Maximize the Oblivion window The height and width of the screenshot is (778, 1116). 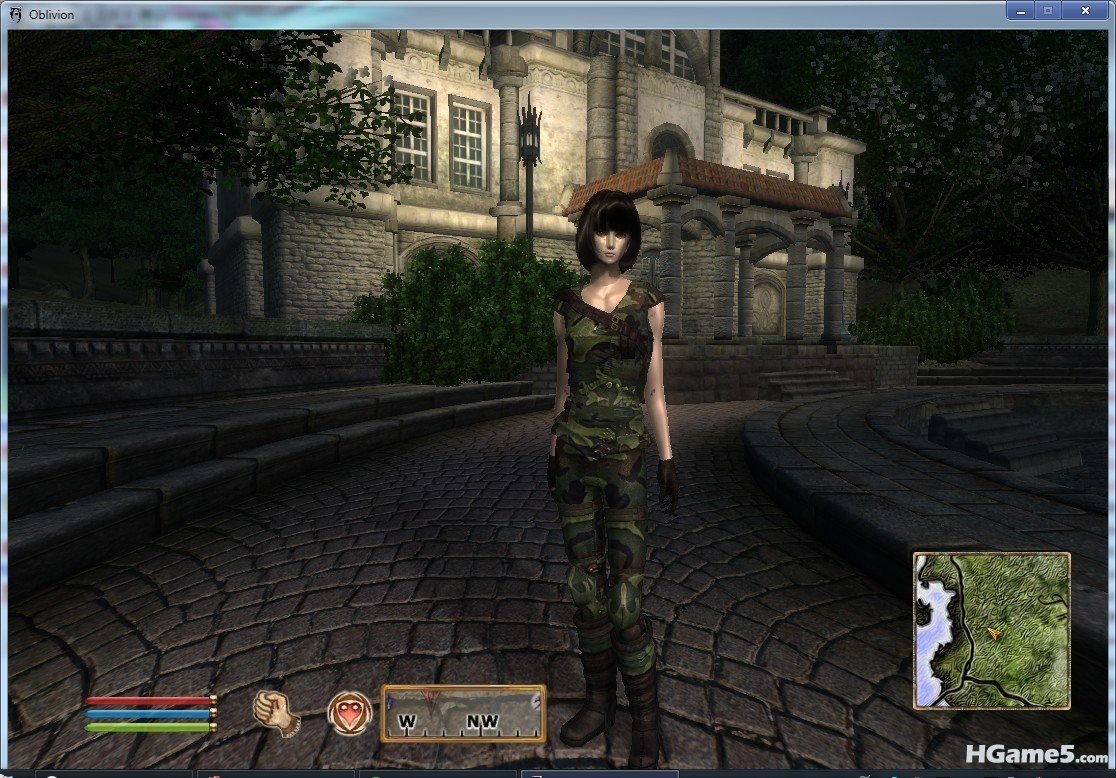(x=1048, y=10)
